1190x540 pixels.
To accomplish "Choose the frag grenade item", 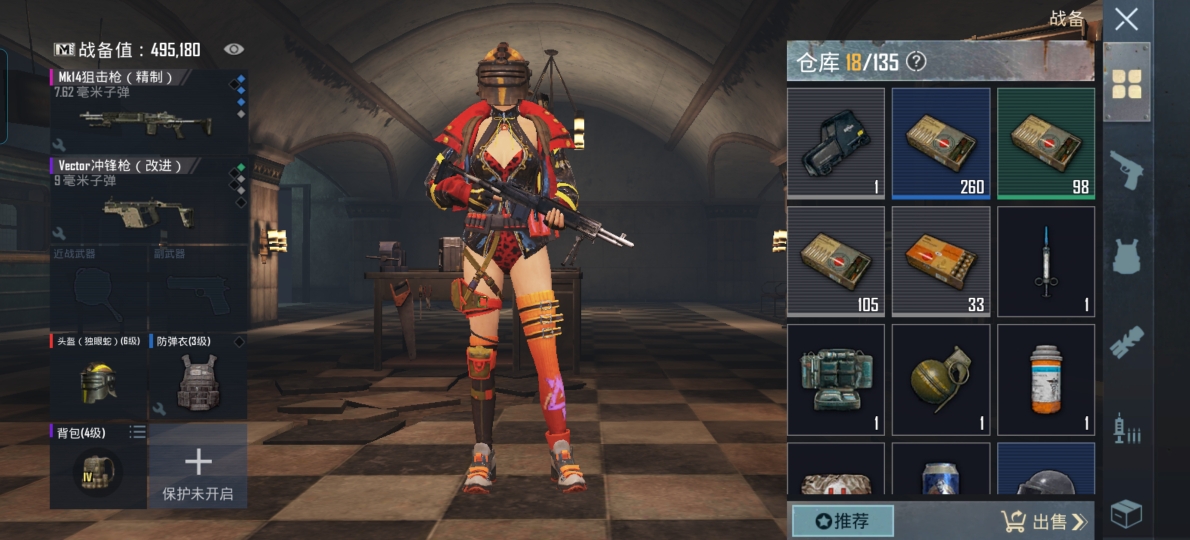I will (940, 378).
